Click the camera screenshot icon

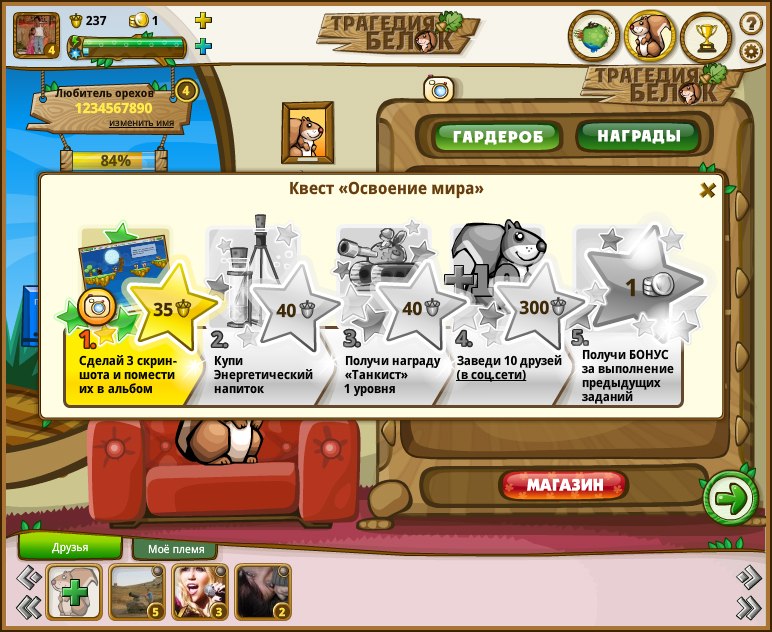(x=438, y=89)
